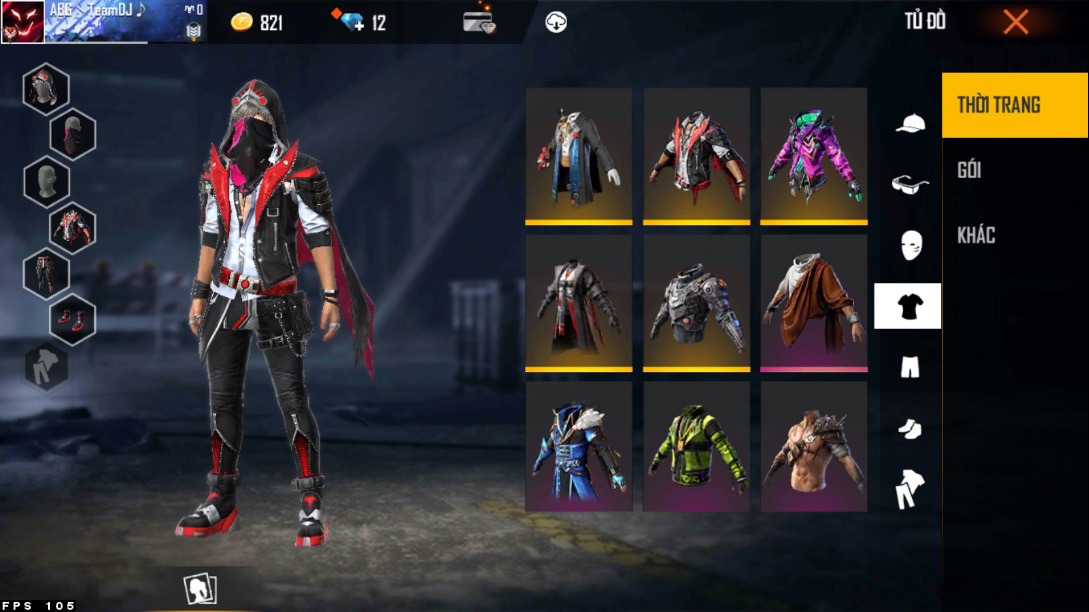
Task: Choose the full outfit set category
Action: [x=909, y=489]
